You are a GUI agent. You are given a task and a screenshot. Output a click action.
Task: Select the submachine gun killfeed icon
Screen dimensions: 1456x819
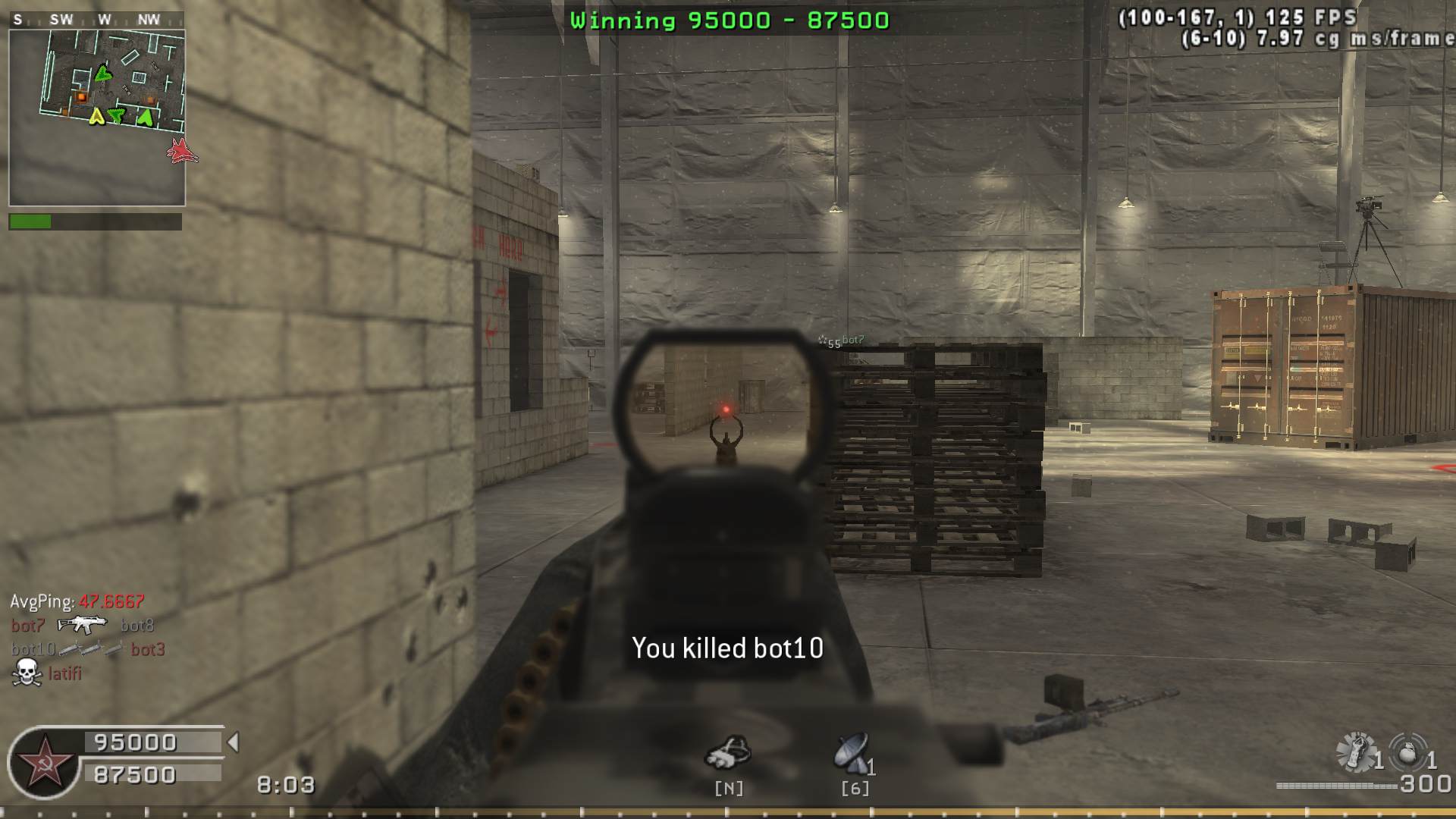pos(83,625)
